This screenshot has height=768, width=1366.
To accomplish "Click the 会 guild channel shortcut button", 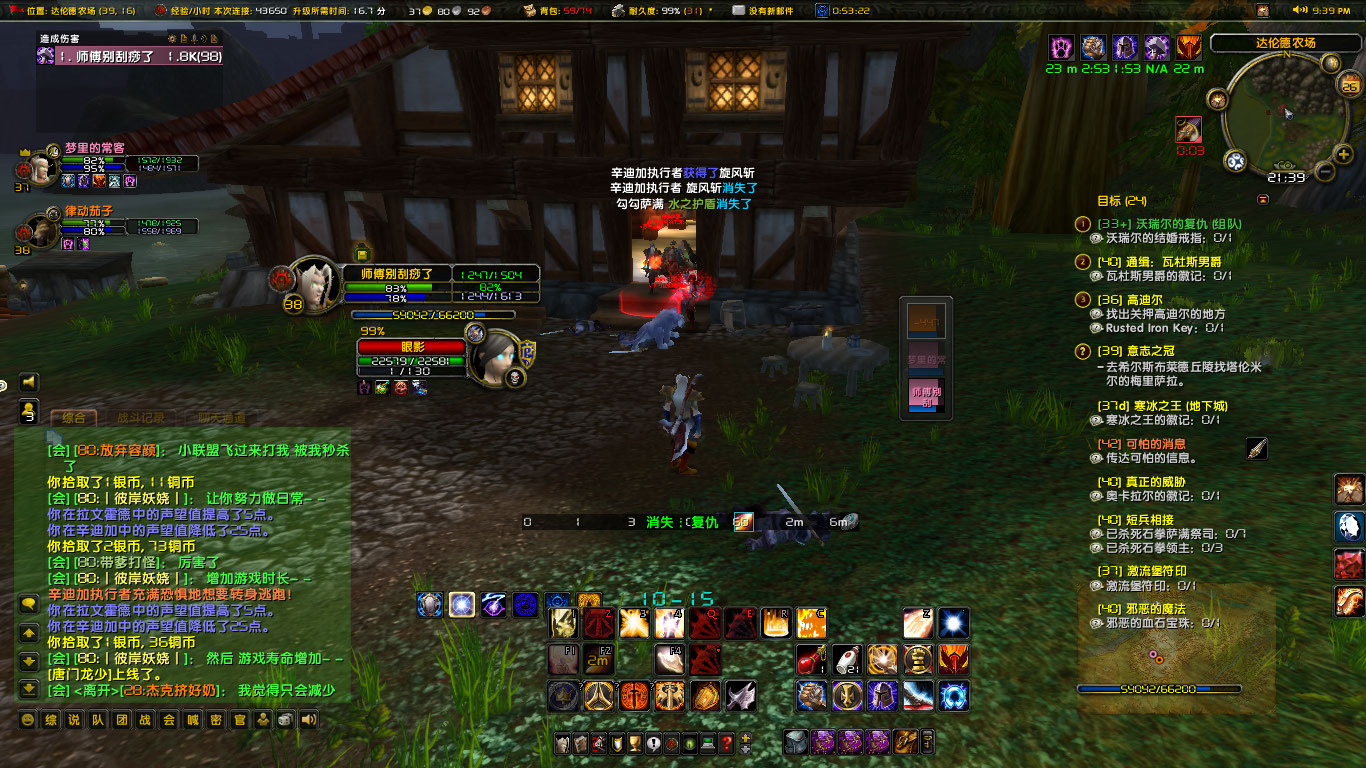I will click(170, 719).
